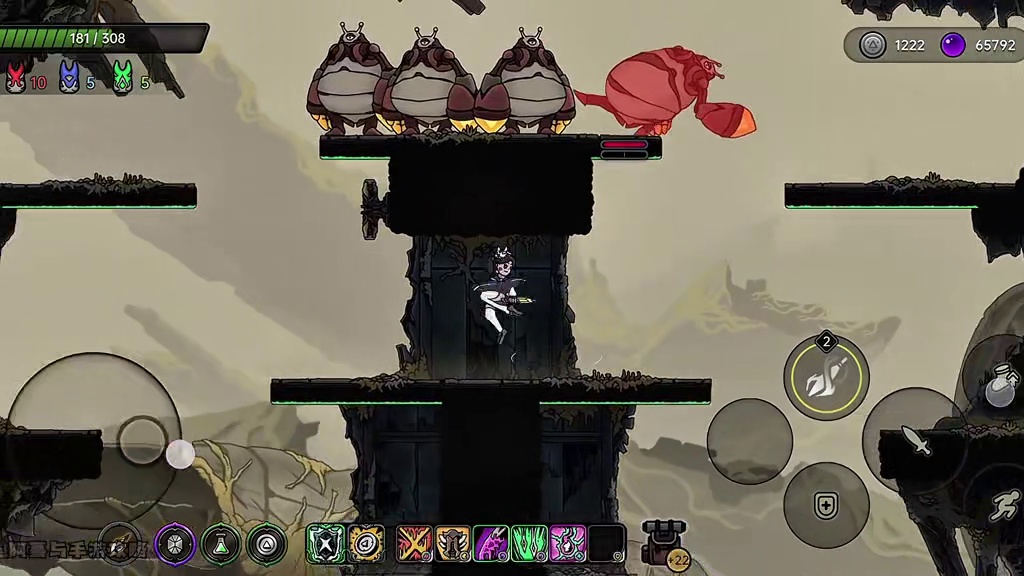Image resolution: width=1024 pixels, height=576 pixels.
Task: Tap the empty round action button
Action: pos(749,441)
